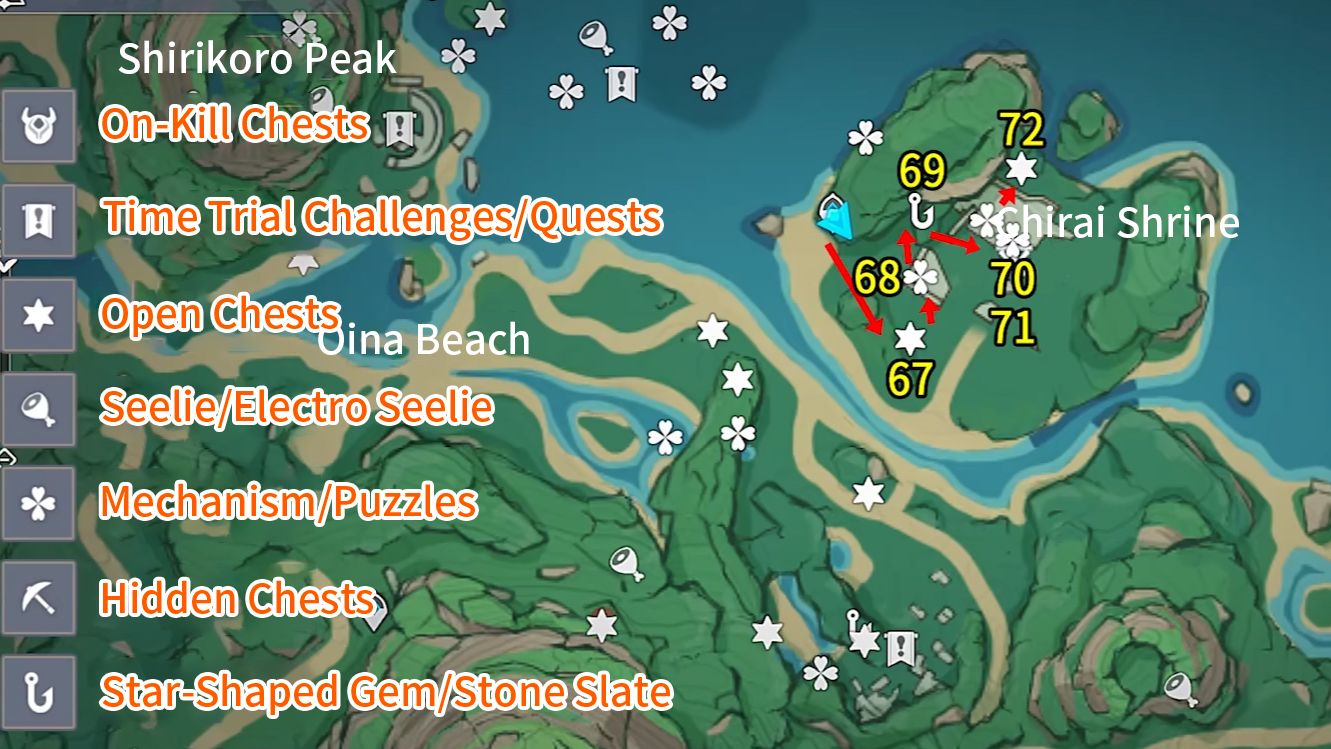Viewport: 1331px width, 749px height.
Task: Click chest marker 67 on the map
Action: (x=910, y=338)
